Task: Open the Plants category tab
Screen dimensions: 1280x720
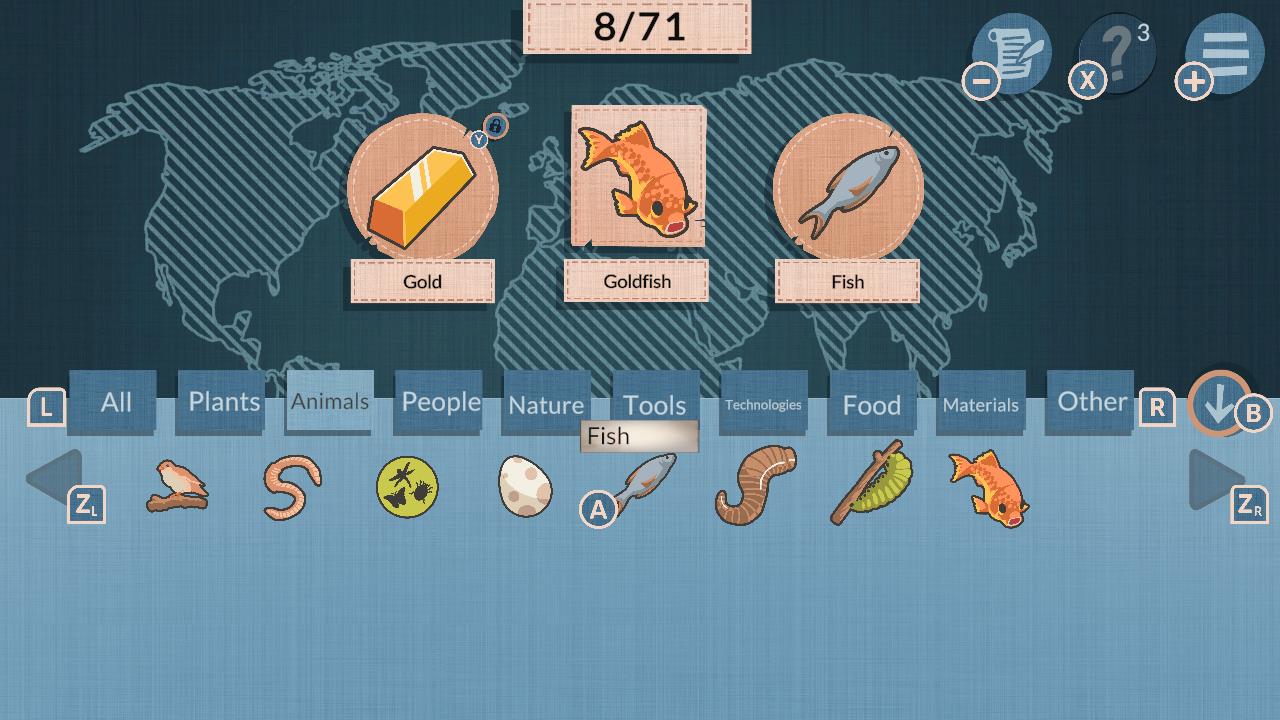Action: [x=221, y=401]
